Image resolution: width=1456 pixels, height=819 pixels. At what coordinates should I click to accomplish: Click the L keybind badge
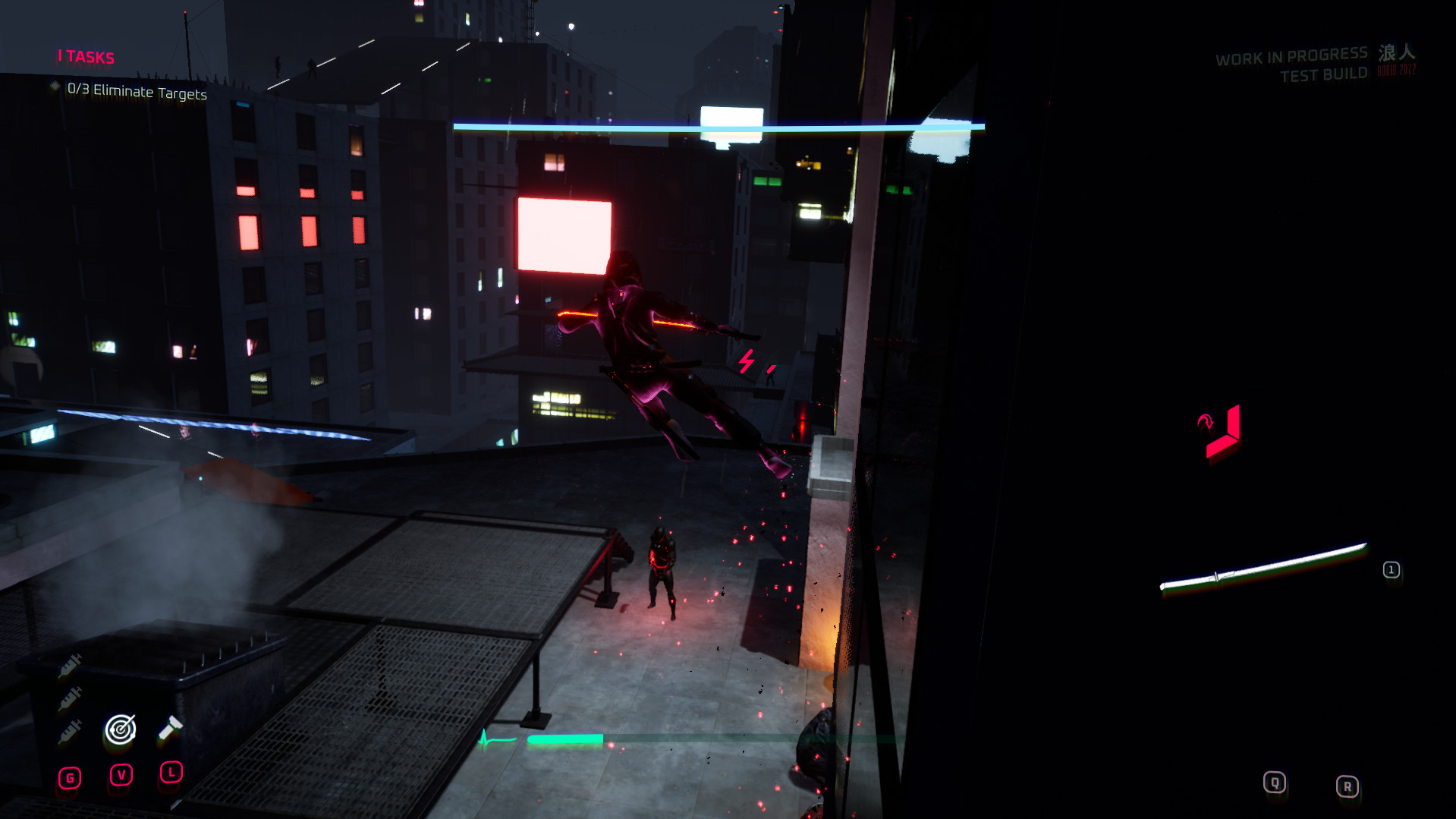pos(170,772)
